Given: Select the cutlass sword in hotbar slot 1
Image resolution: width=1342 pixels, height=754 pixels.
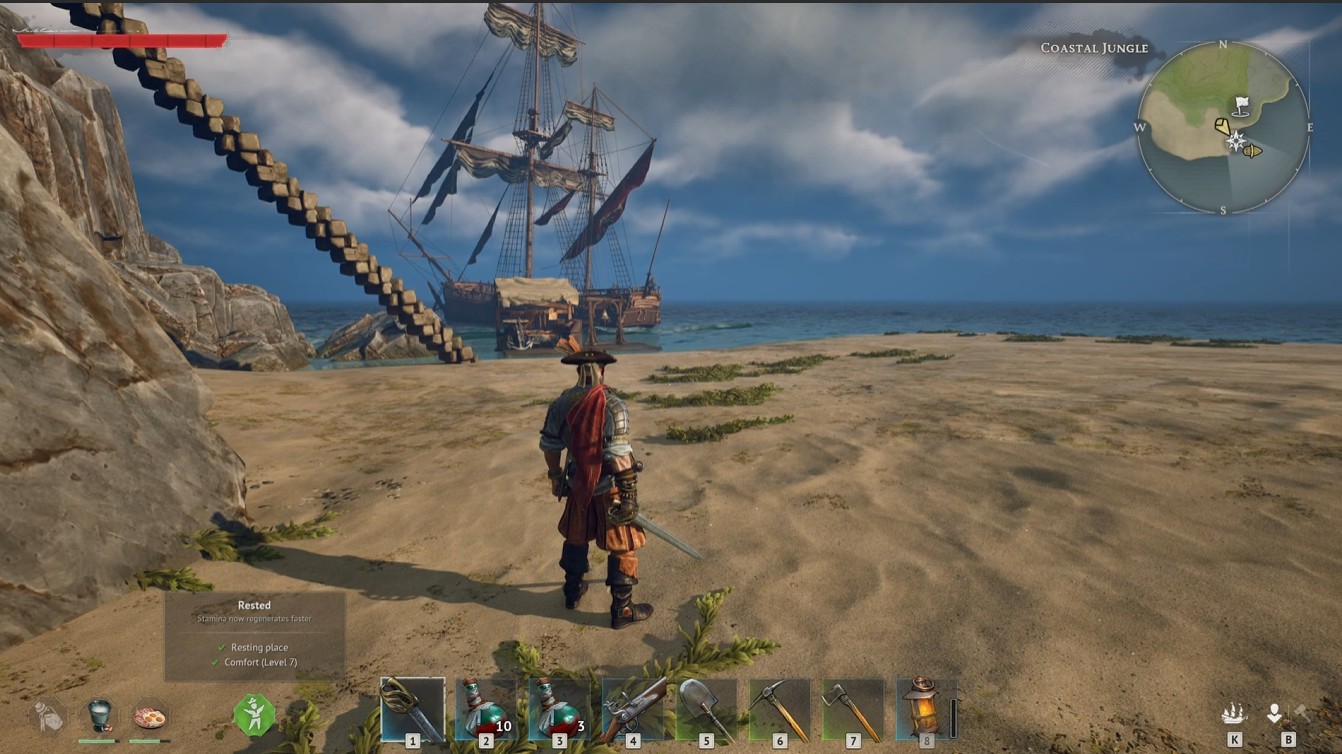Looking at the screenshot, I should click(412, 709).
